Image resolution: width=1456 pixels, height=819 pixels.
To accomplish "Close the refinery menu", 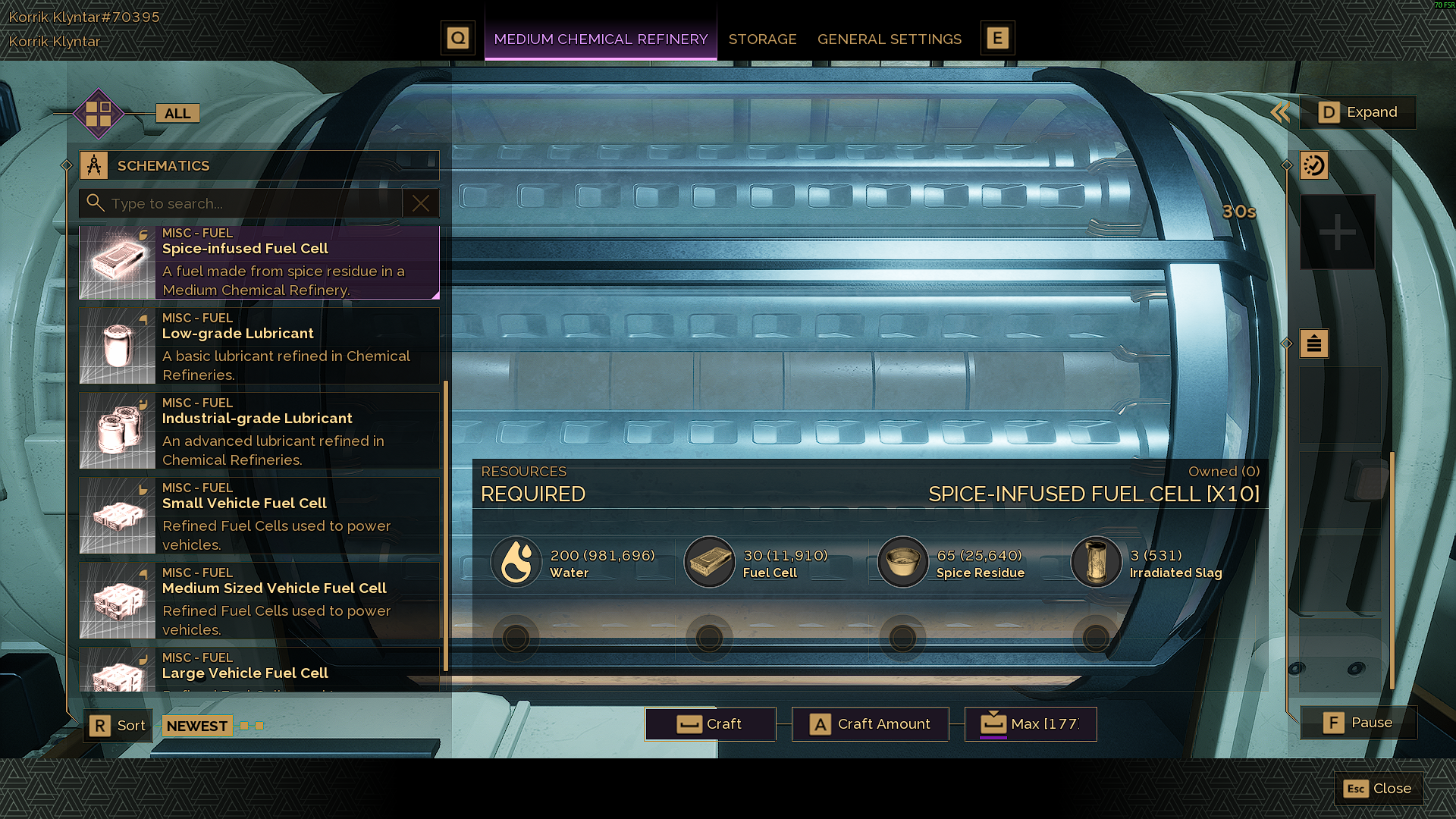I will [1378, 789].
